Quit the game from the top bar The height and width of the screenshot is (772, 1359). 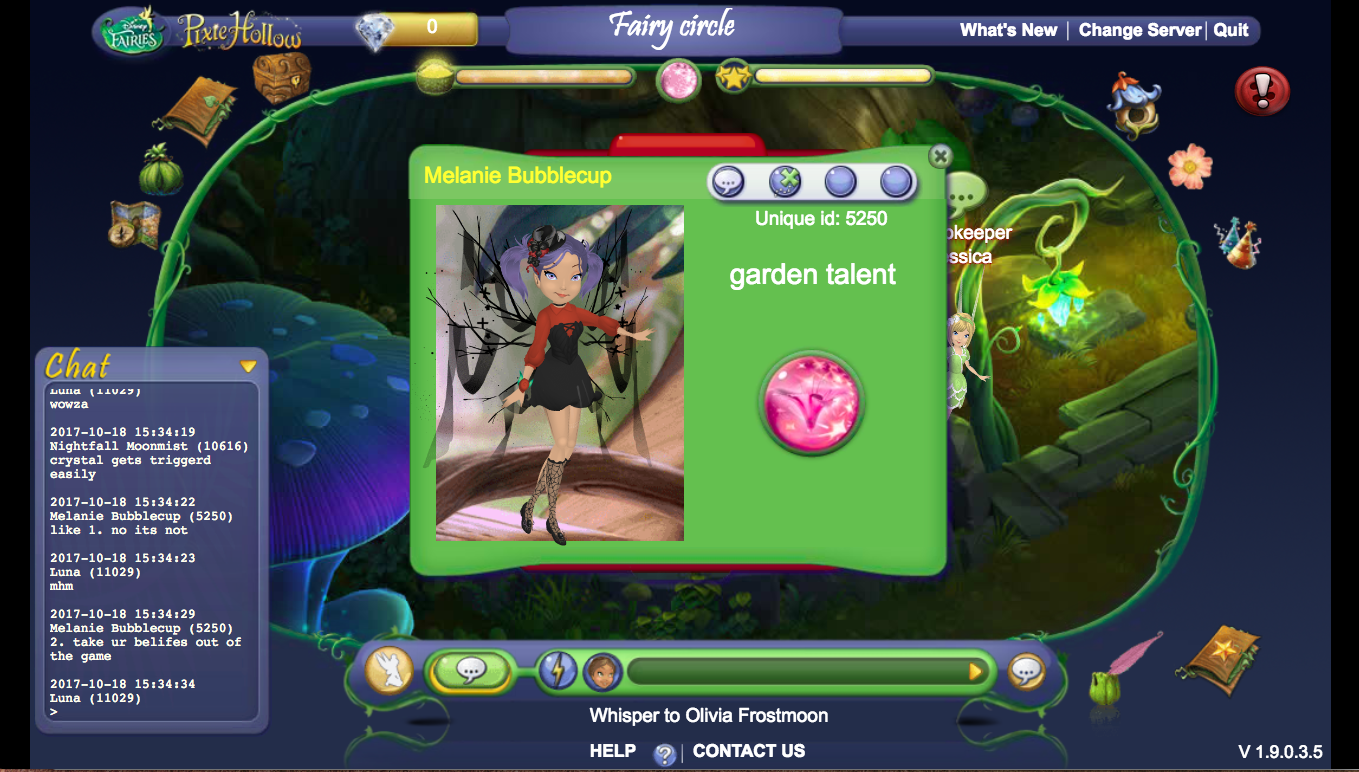click(x=1231, y=30)
